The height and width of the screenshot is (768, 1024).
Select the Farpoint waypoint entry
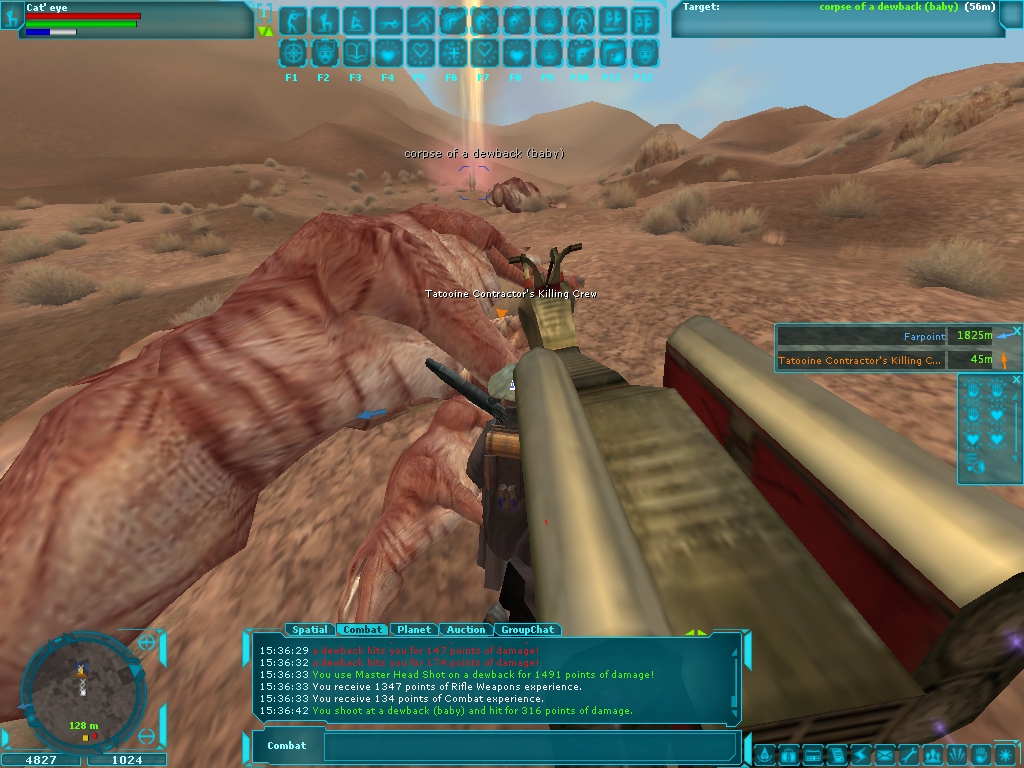pyautogui.click(x=860, y=337)
